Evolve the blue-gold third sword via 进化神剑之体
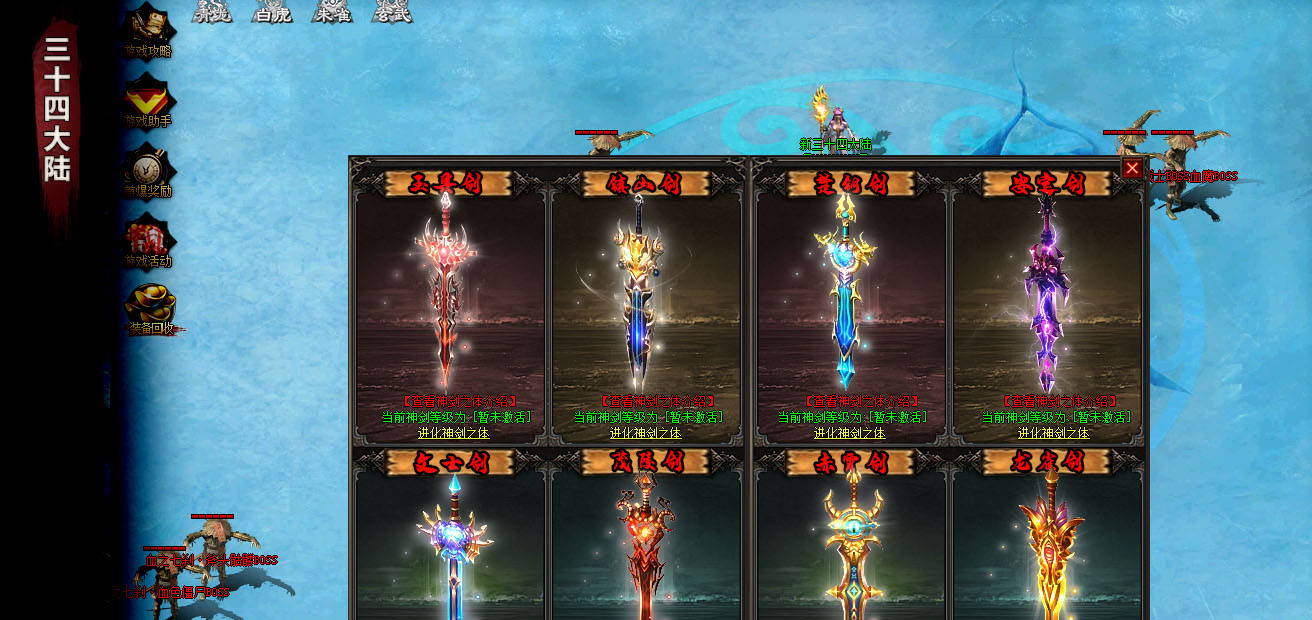Screen dimensions: 1312x620 849,433
